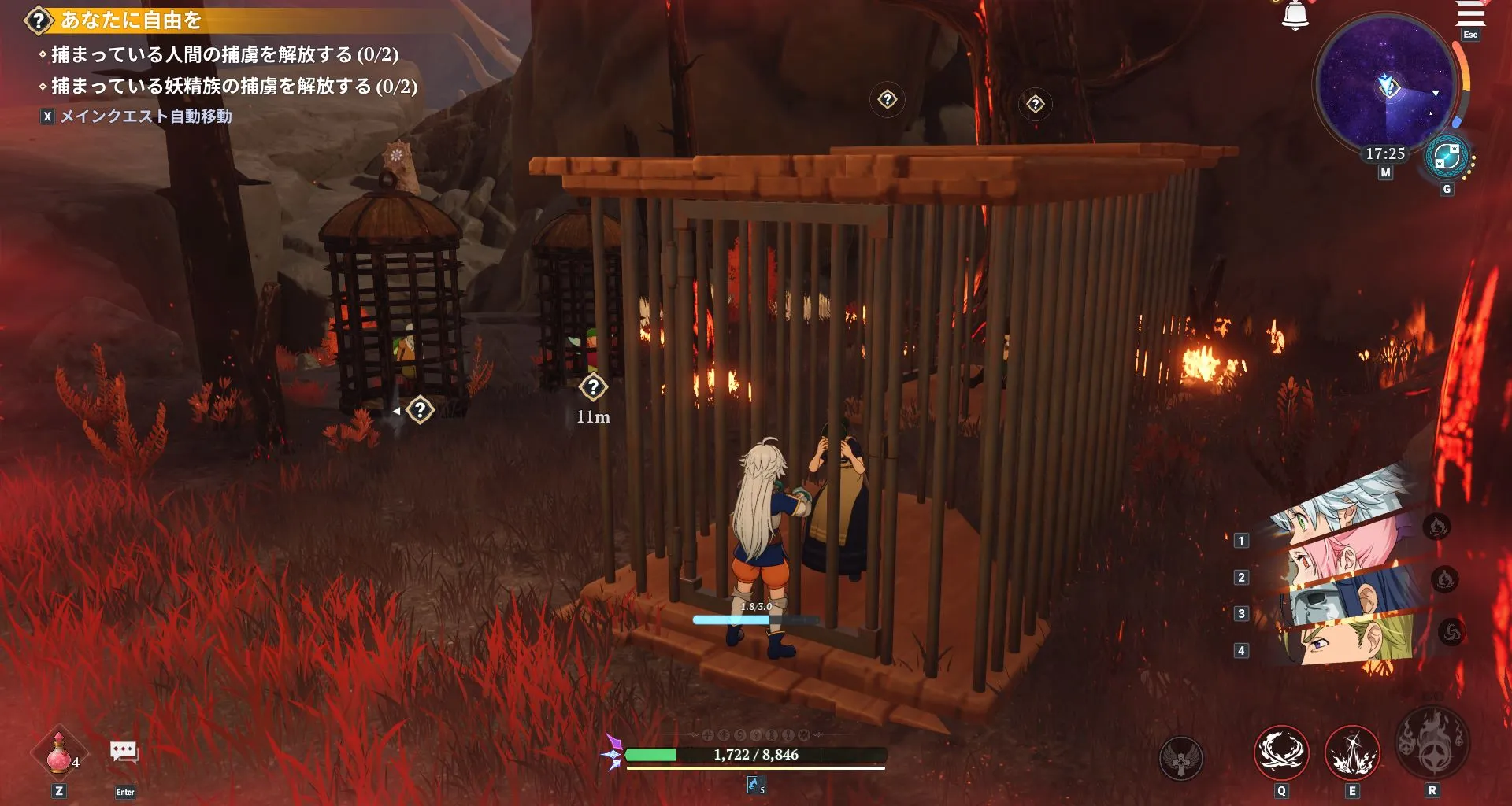Image resolution: width=1512 pixels, height=806 pixels.
Task: Select objective 捕まっている人間の捕虜を解放する
Action: tap(220, 55)
